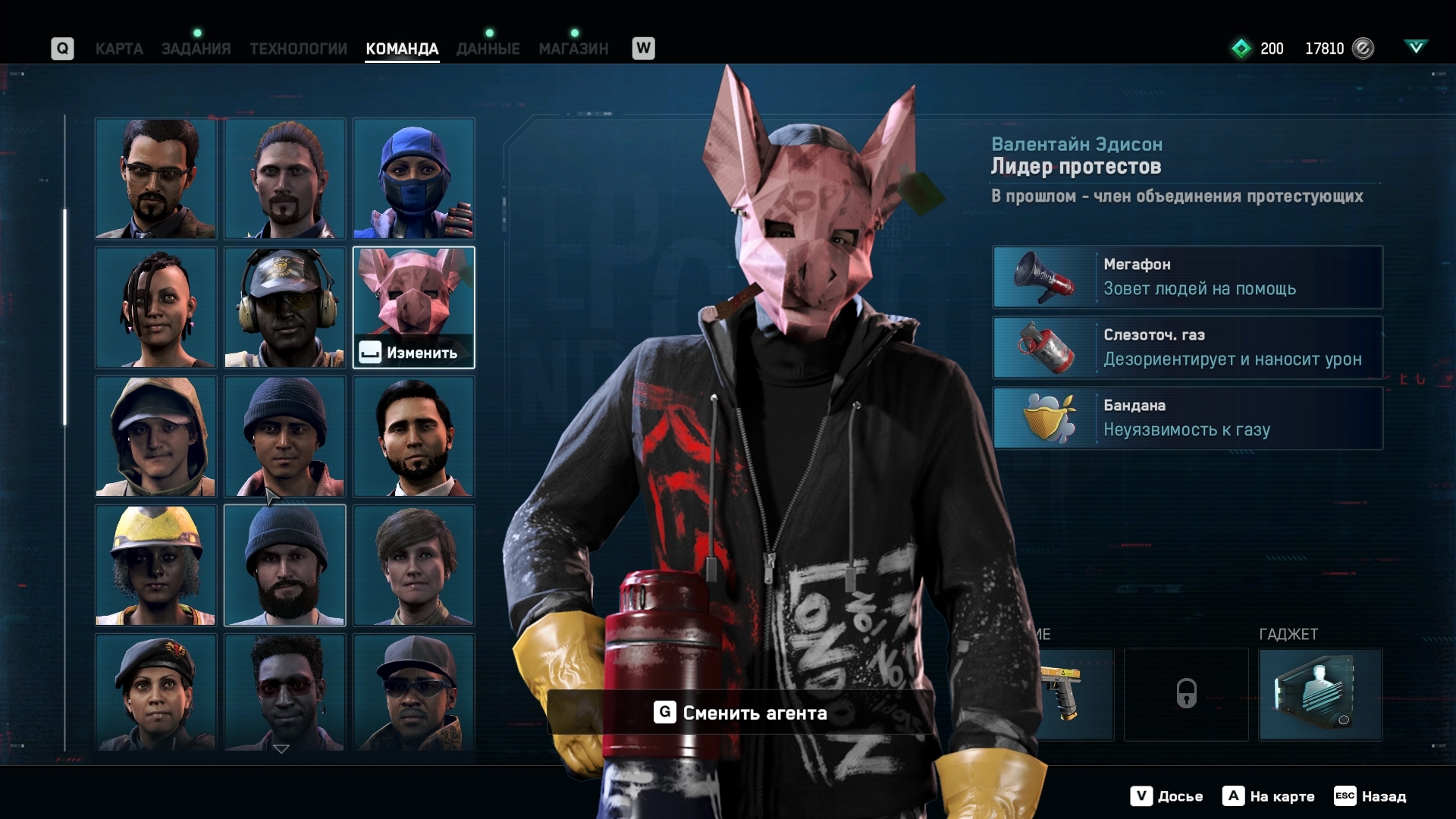View the Мегафон ability
This screenshot has width=1456, height=819.
[1188, 277]
